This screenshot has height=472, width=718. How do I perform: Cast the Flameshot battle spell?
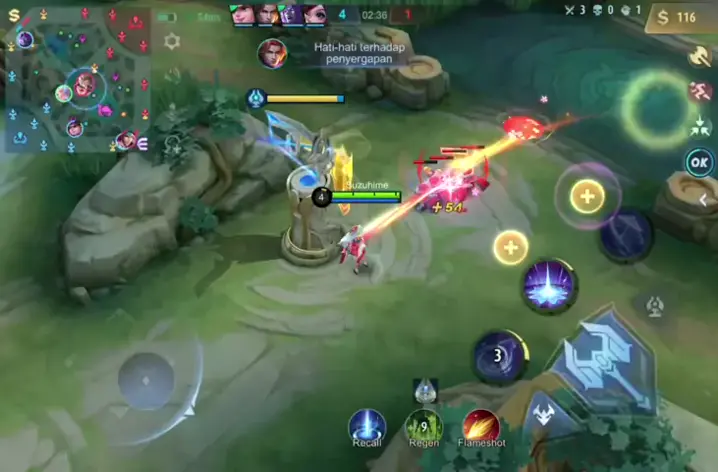tap(481, 426)
